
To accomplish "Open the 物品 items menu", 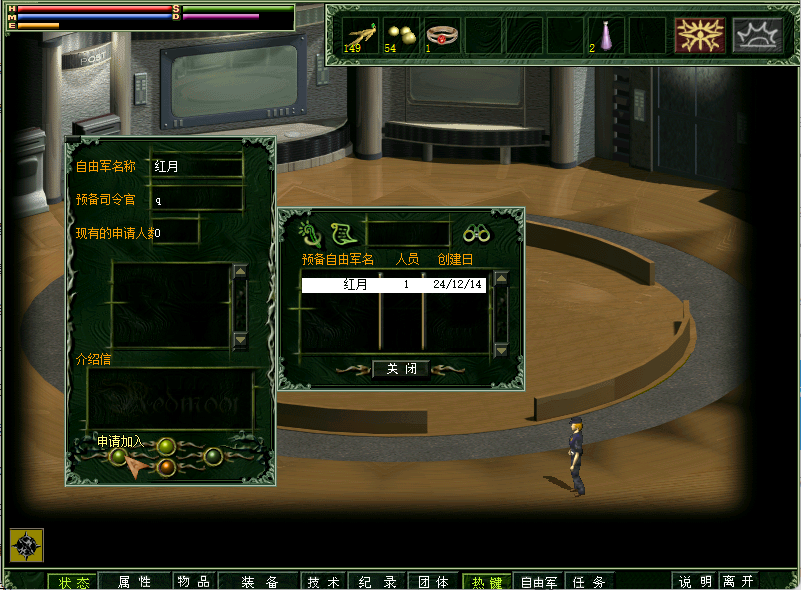I will (194, 582).
